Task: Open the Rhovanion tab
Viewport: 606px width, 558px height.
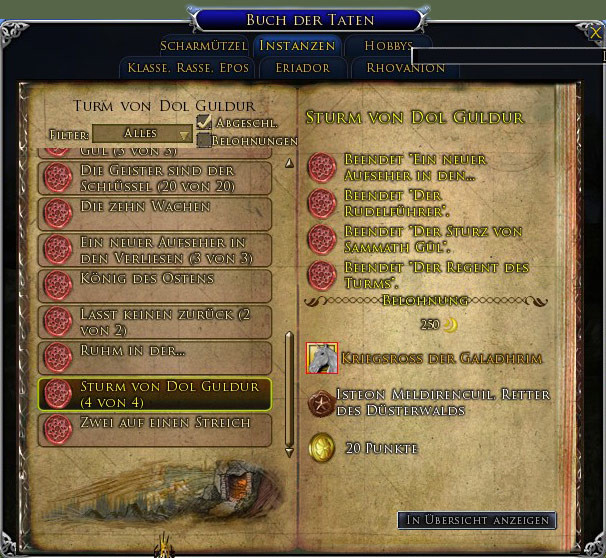Action: (405, 68)
